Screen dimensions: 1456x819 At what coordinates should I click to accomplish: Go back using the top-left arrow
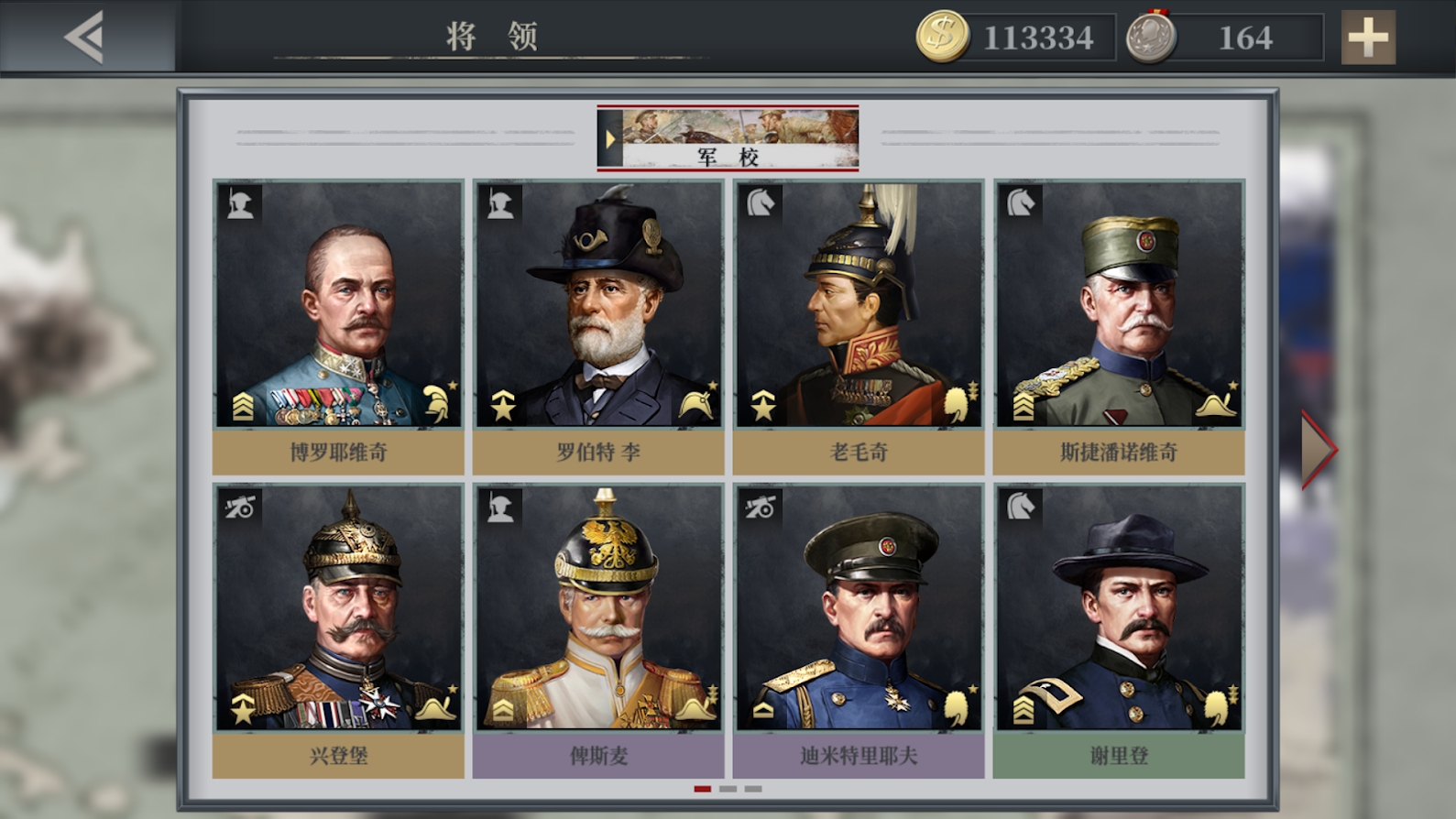(81, 38)
